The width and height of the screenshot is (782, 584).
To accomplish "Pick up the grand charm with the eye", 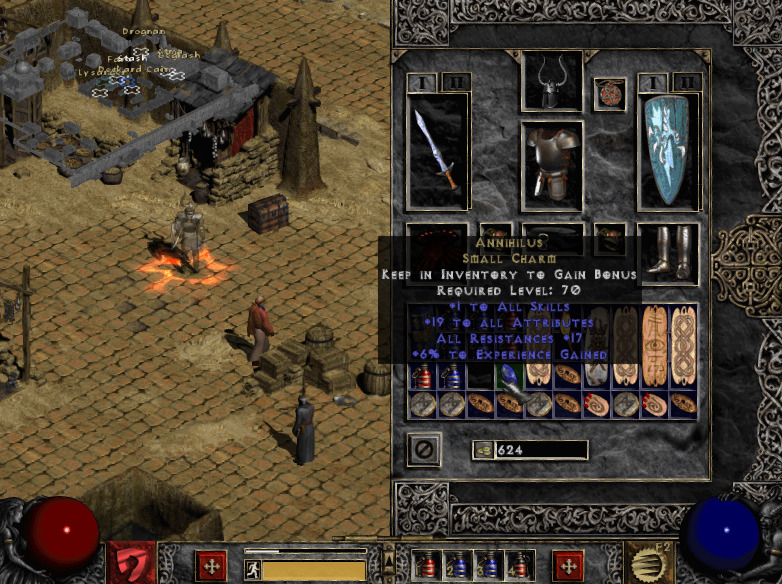I will coord(655,344).
